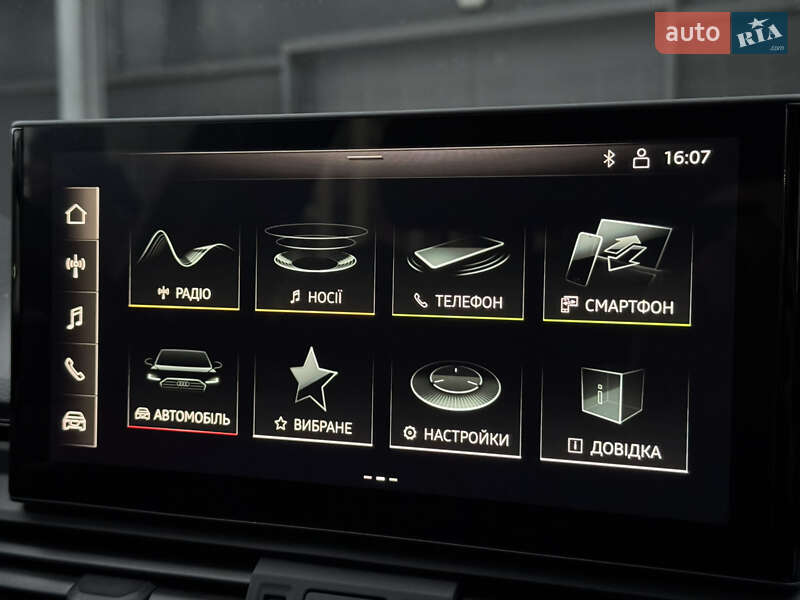Click the music note sidebar shortcut
Screen dimensions: 800x600
[76, 318]
